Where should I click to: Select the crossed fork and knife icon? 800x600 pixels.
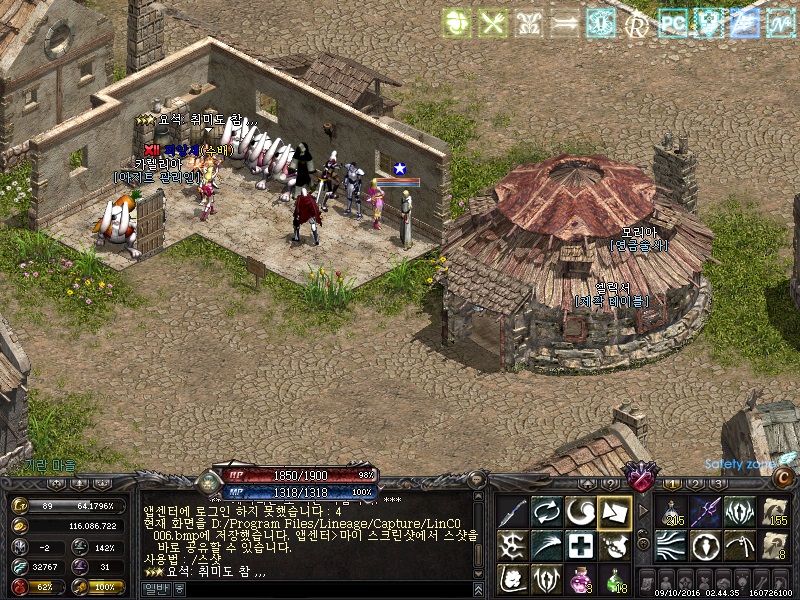[x=493, y=23]
